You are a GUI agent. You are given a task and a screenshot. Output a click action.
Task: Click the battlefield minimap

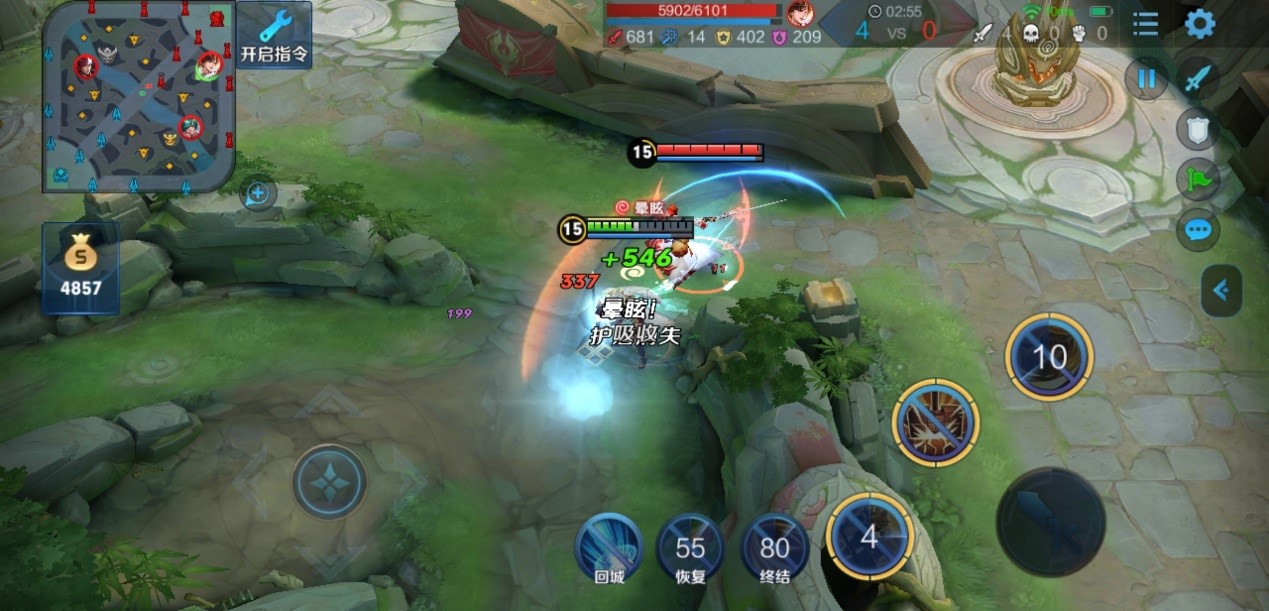coord(138,96)
